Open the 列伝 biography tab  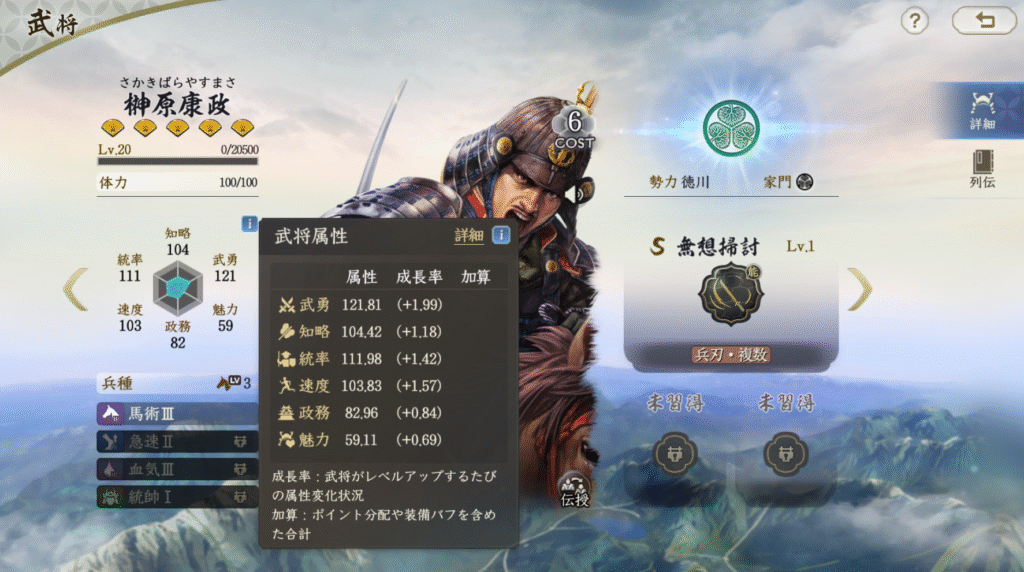coord(982,169)
